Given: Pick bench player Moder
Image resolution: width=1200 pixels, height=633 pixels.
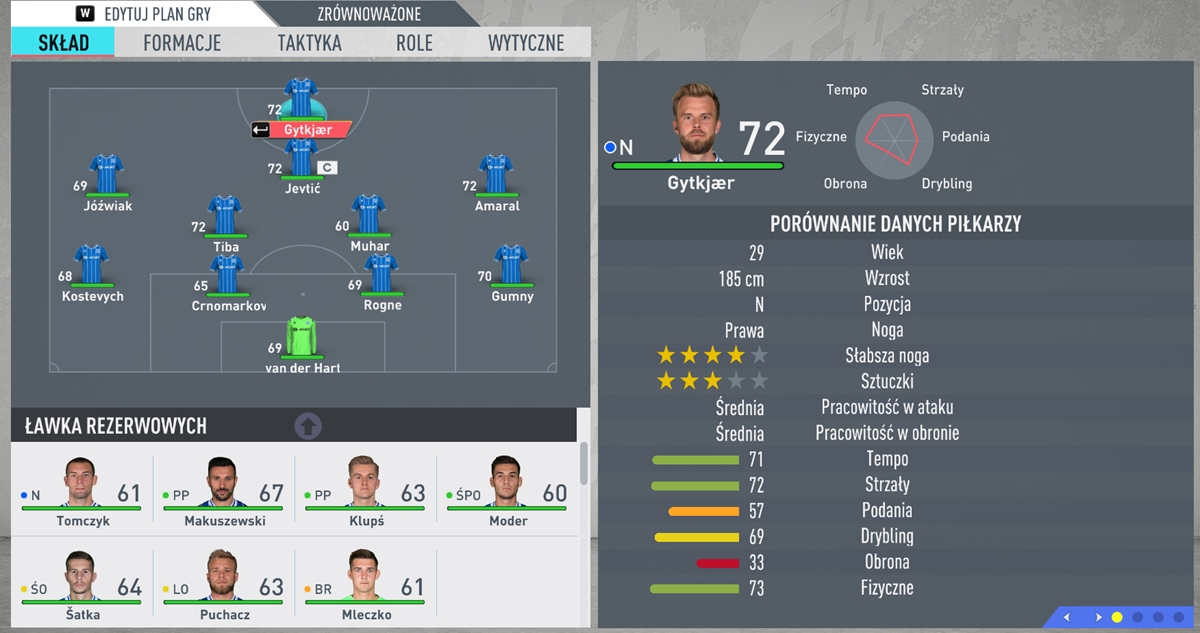Looking at the screenshot, I should click(508, 491).
